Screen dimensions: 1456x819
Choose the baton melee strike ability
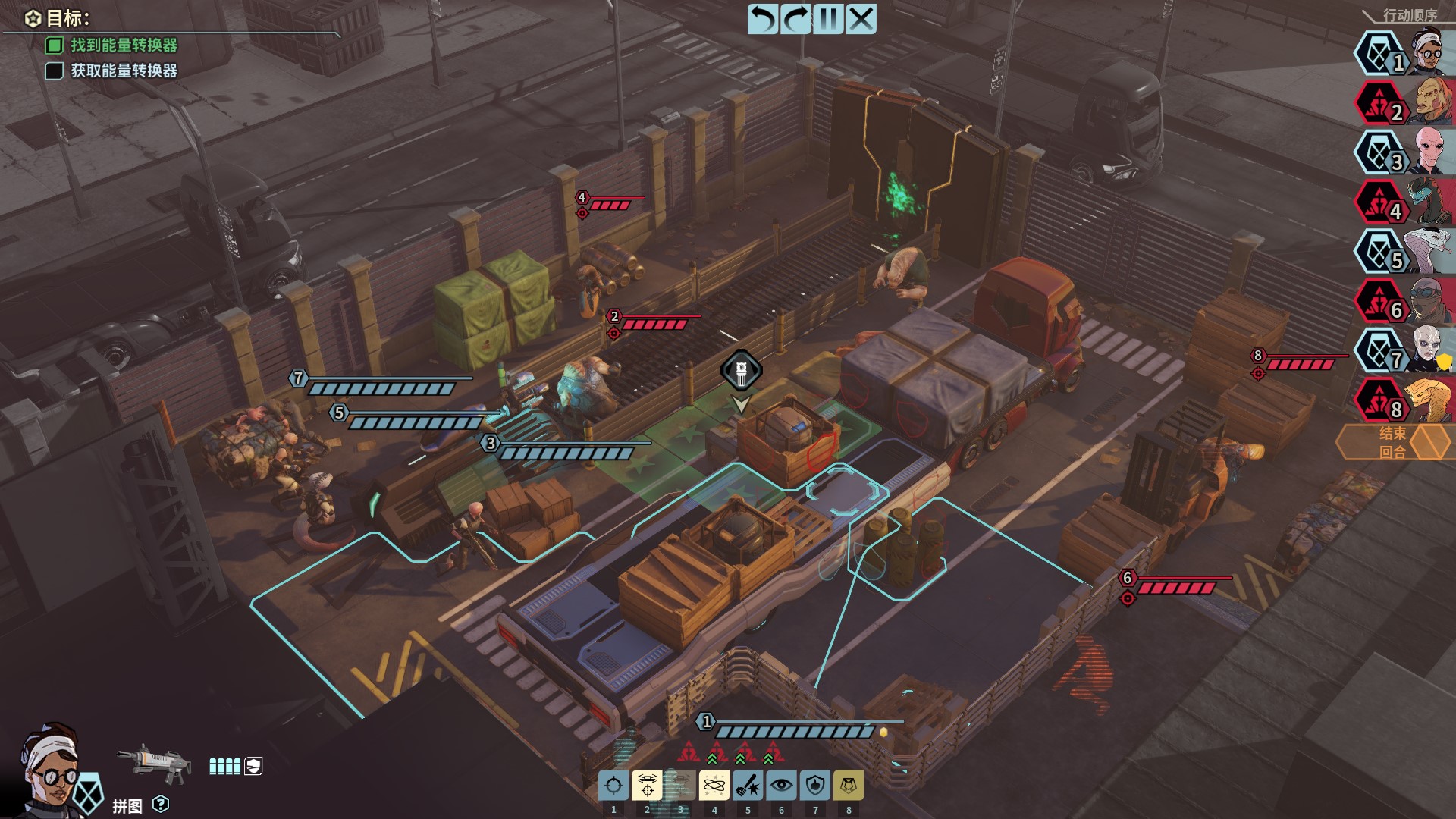[748, 786]
